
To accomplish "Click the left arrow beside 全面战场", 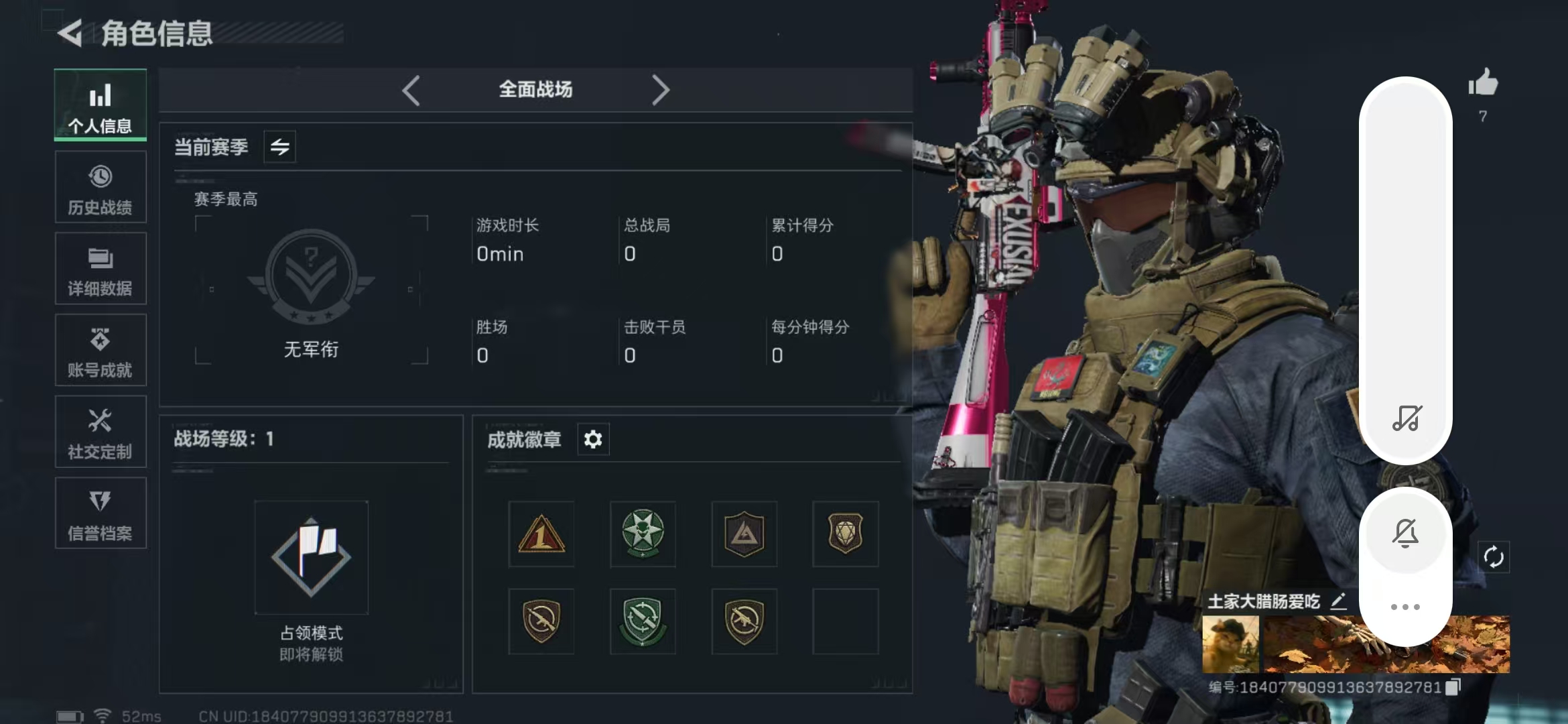I will (x=411, y=90).
